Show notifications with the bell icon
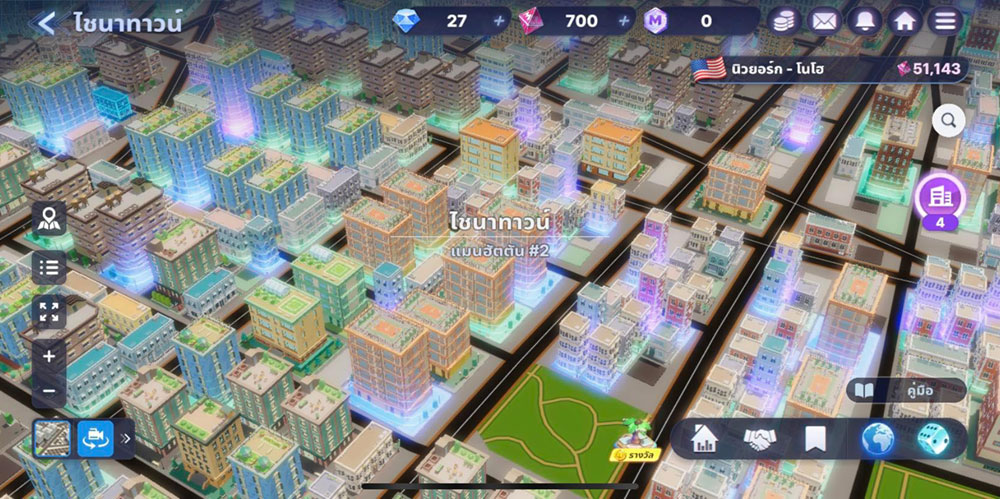Viewport: 1000px width, 499px height. tap(862, 21)
